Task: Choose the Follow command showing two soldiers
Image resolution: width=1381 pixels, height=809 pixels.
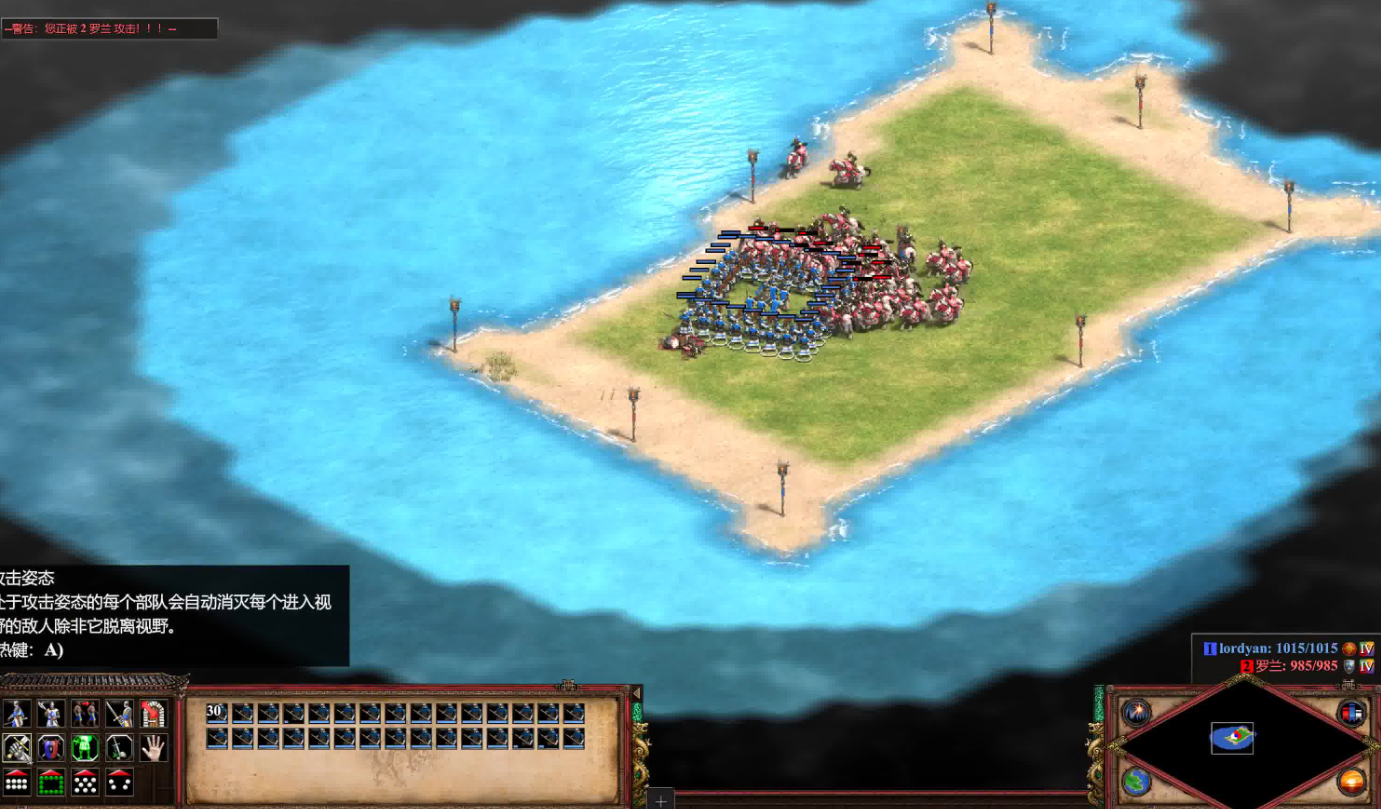Action: (x=85, y=714)
